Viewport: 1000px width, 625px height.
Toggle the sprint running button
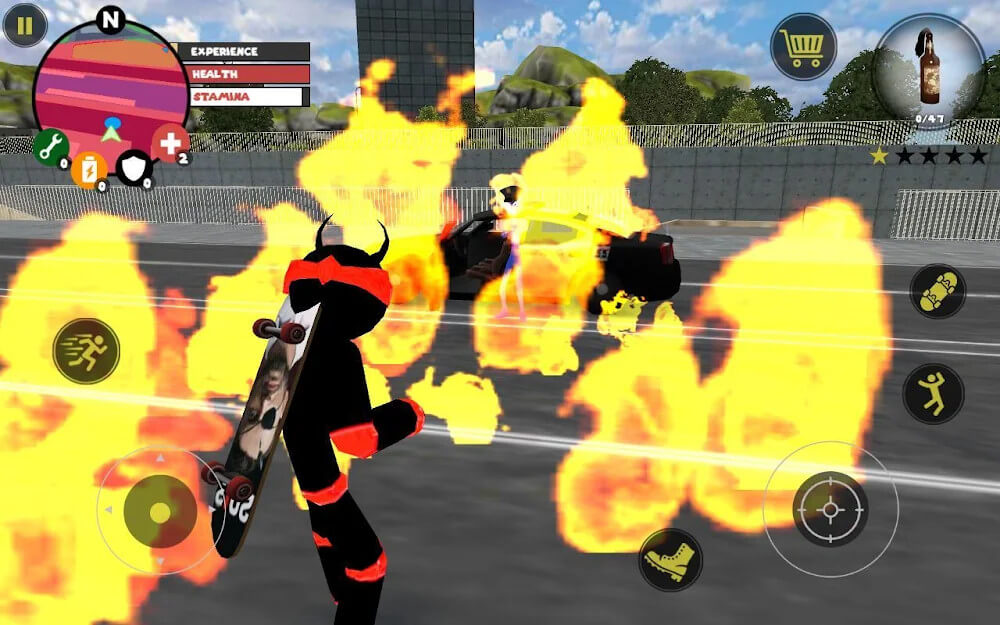86,350
